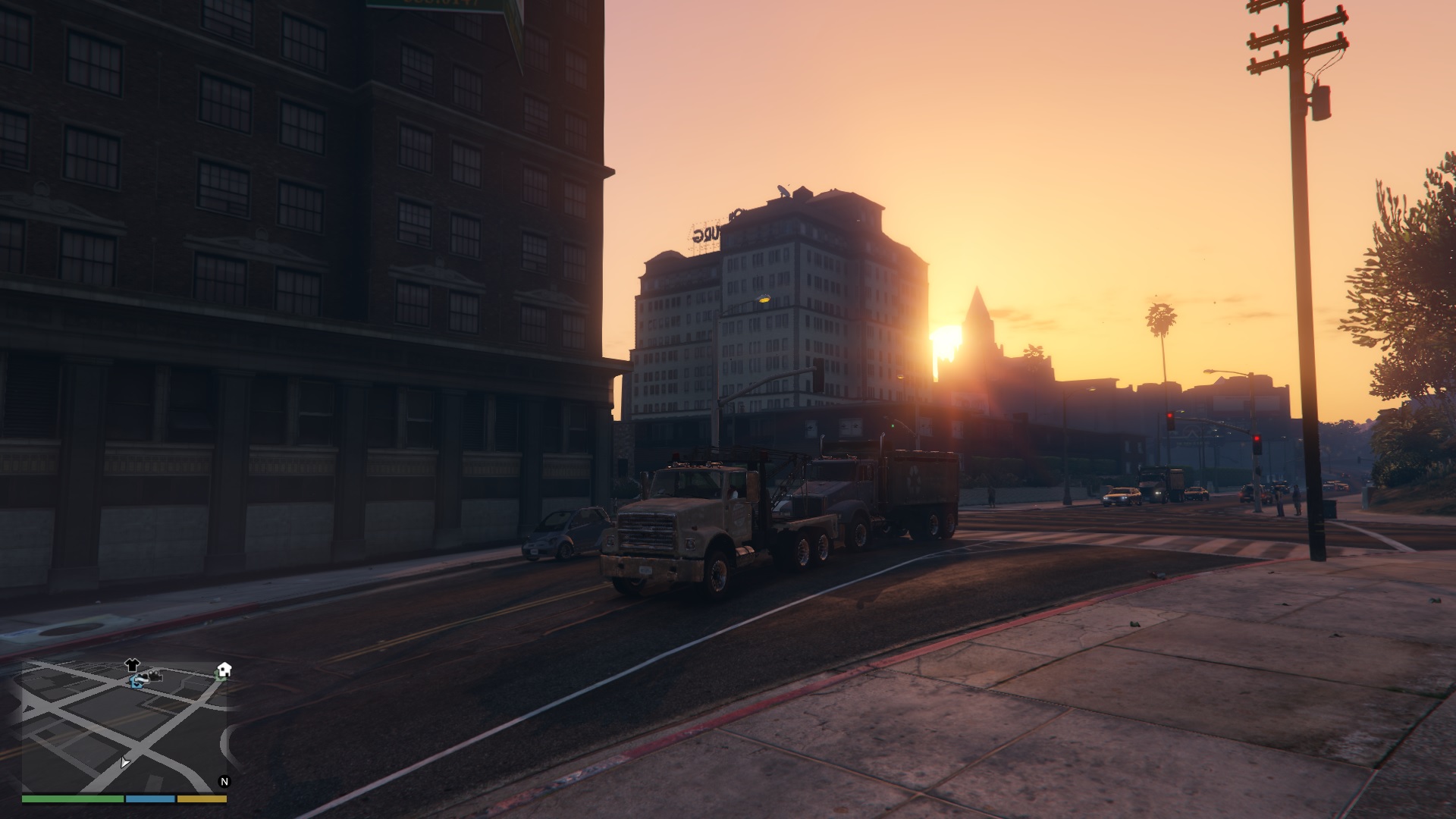This screenshot has height=819, width=1456.
Task: Click the N compass marker on the minimap
Action: point(224,781)
